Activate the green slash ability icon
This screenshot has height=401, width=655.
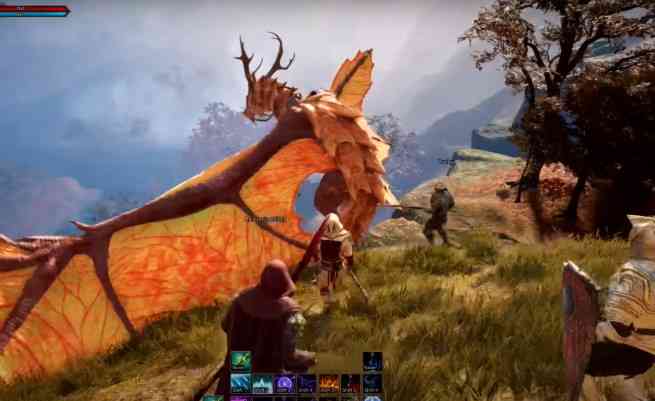pyautogui.click(x=241, y=360)
